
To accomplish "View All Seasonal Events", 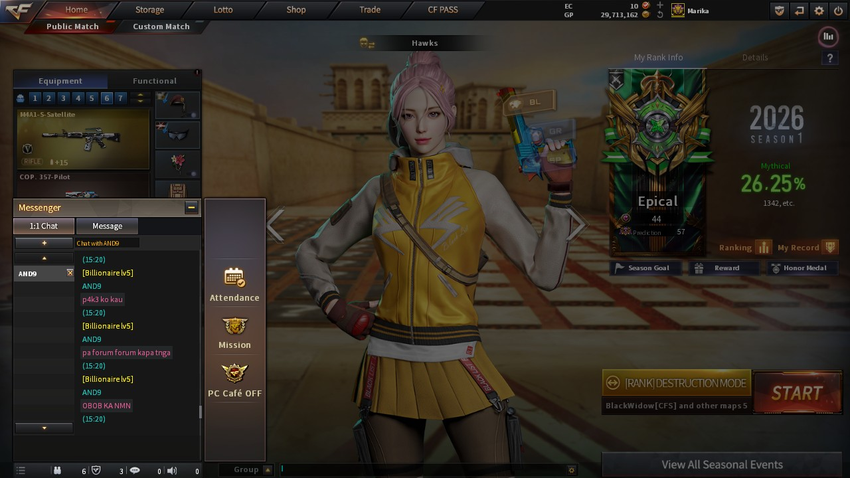I will tap(722, 464).
